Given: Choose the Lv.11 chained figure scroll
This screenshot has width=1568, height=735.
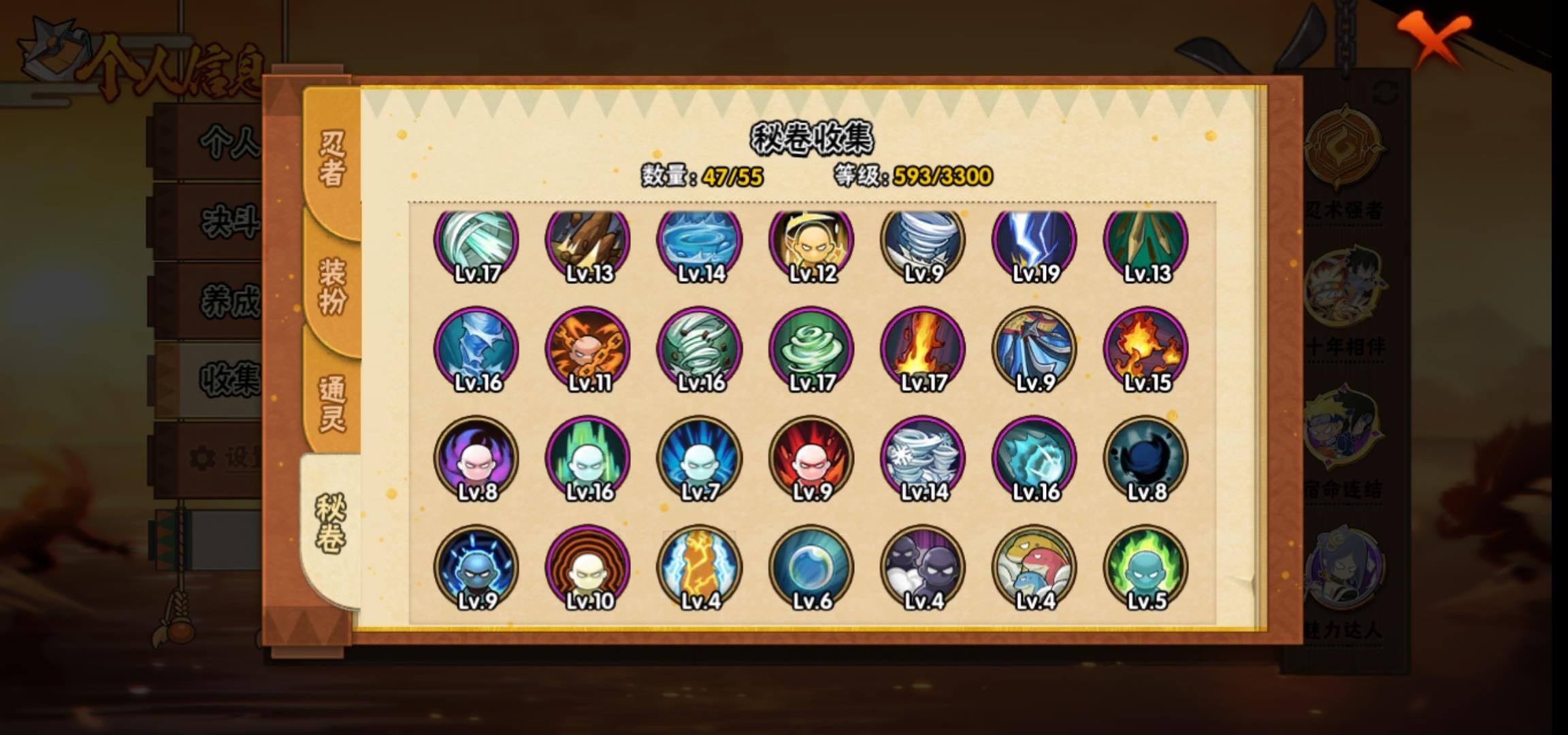Looking at the screenshot, I should coord(588,350).
